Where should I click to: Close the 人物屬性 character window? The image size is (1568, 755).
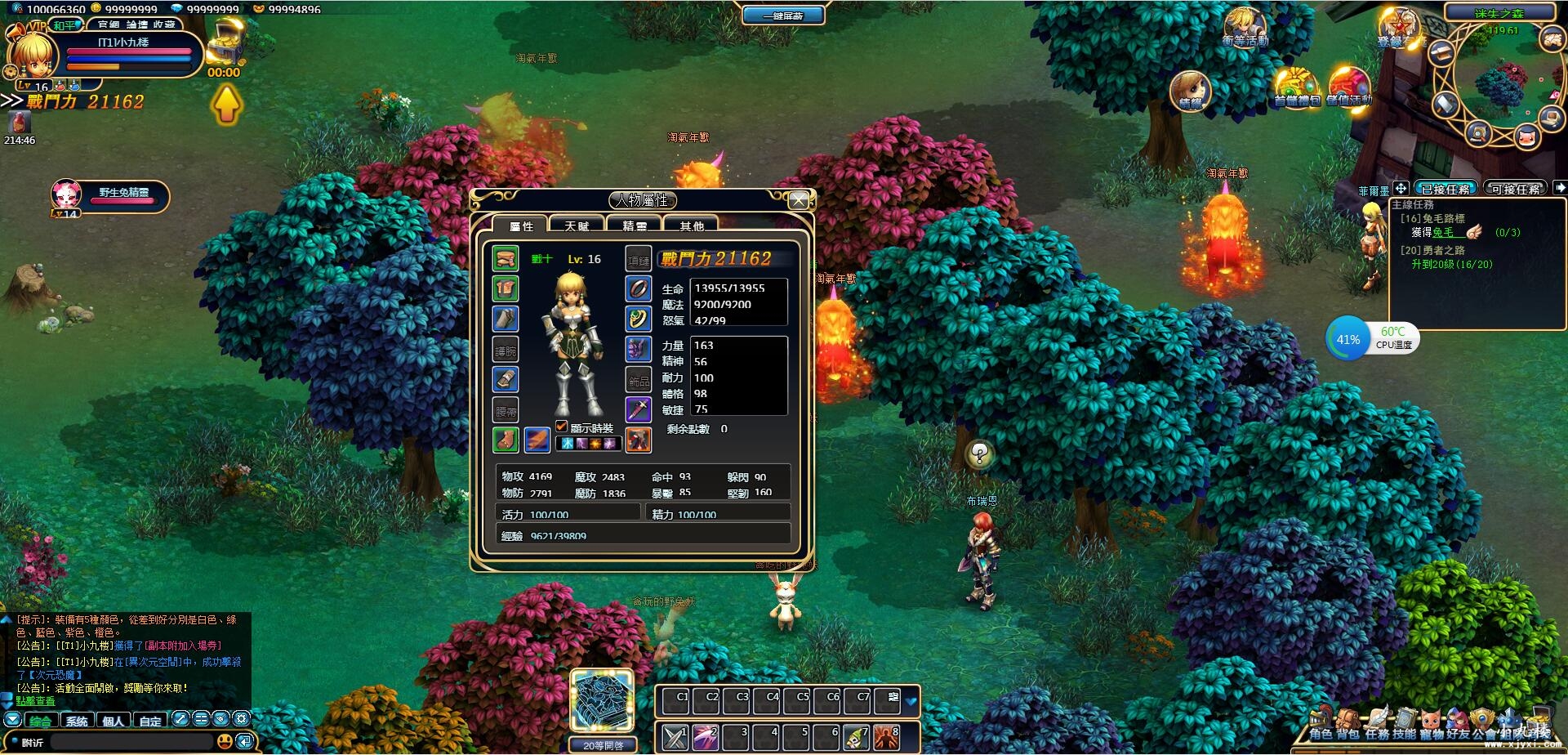coord(799,200)
